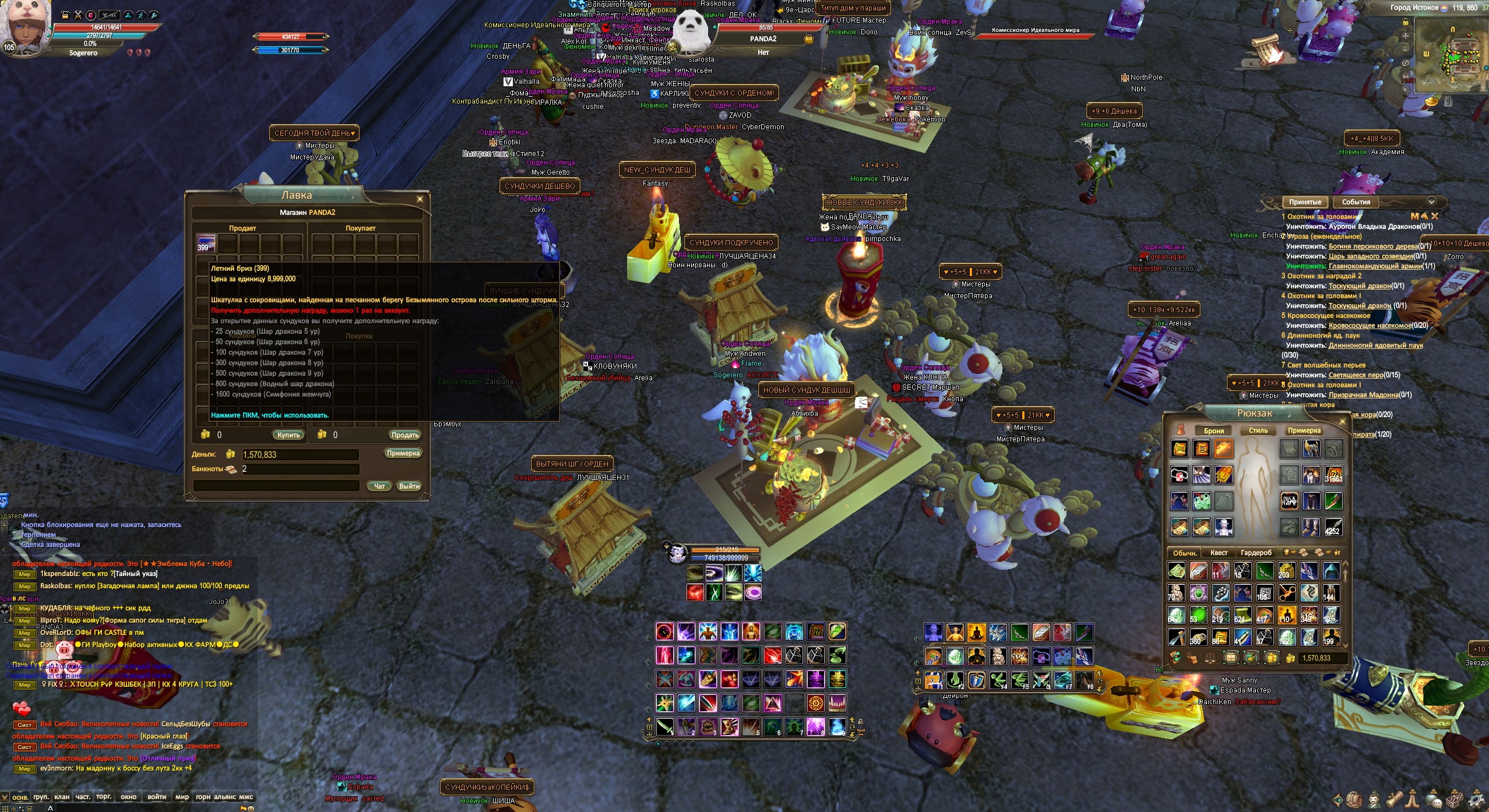Viewport: 1489px width, 812px height.
Task: Switch quest tracker to События tab
Action: tap(1356, 202)
